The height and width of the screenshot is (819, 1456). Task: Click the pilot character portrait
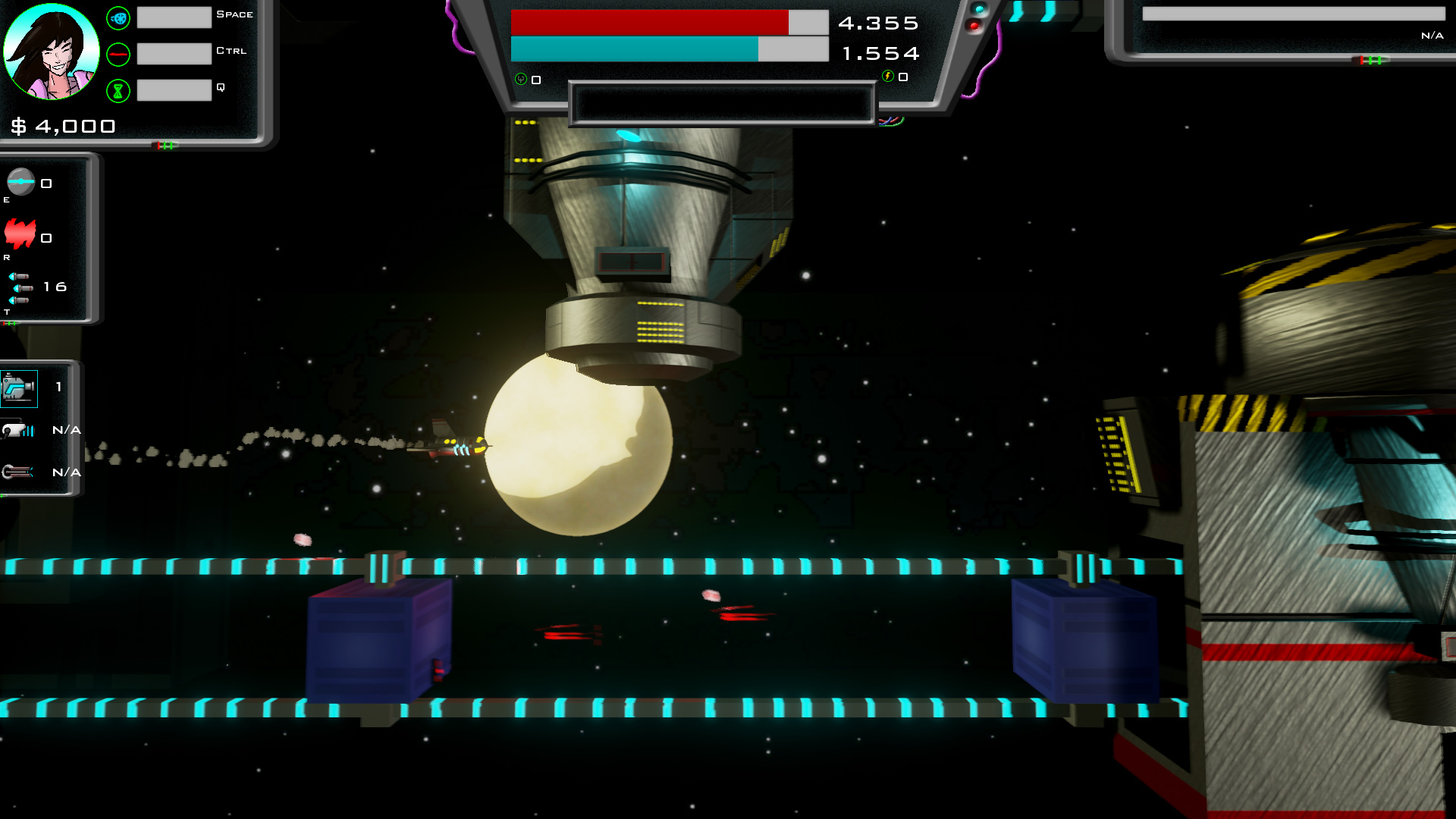click(52, 52)
